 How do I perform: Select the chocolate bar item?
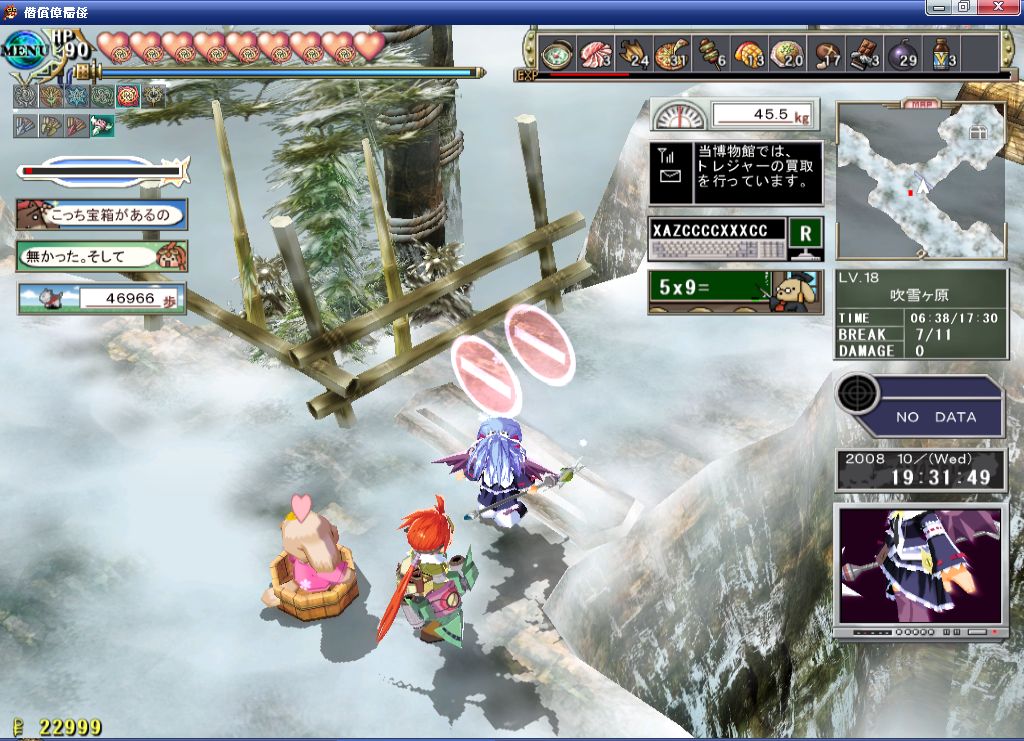click(x=864, y=54)
